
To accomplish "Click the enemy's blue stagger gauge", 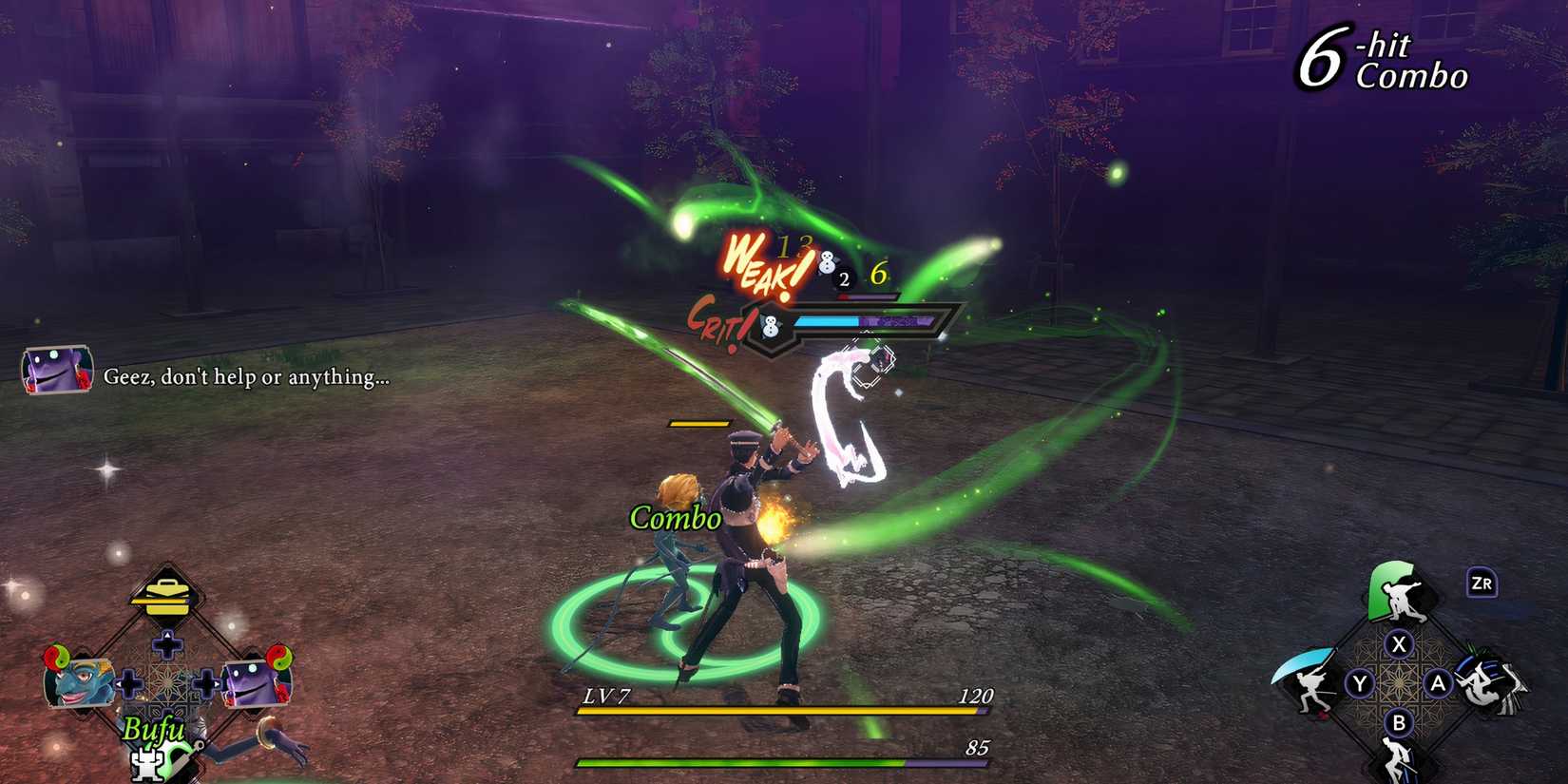I will click(x=827, y=321).
